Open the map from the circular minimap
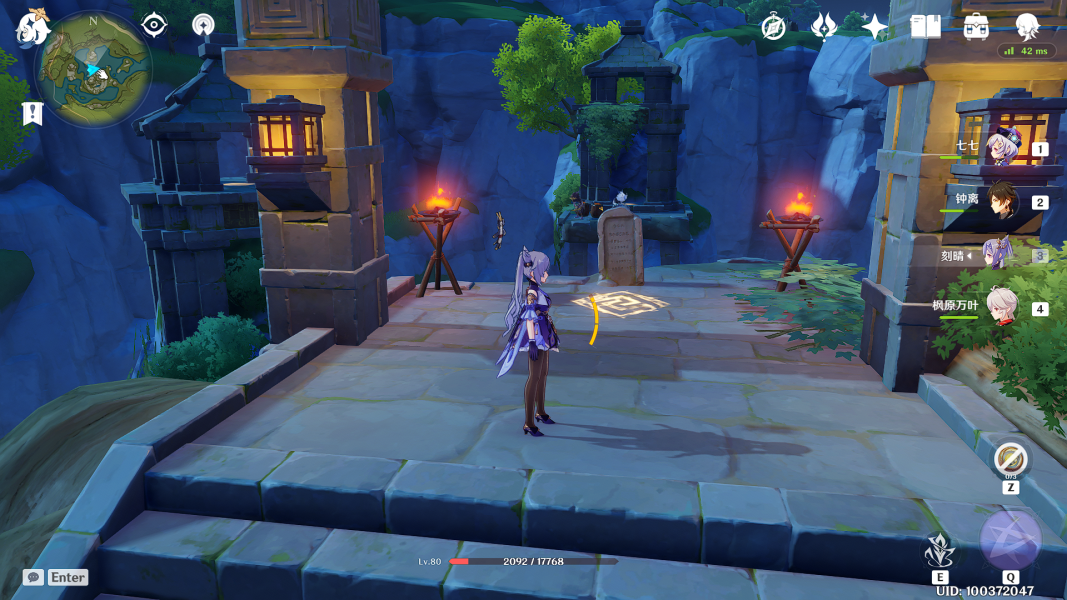 [92, 68]
